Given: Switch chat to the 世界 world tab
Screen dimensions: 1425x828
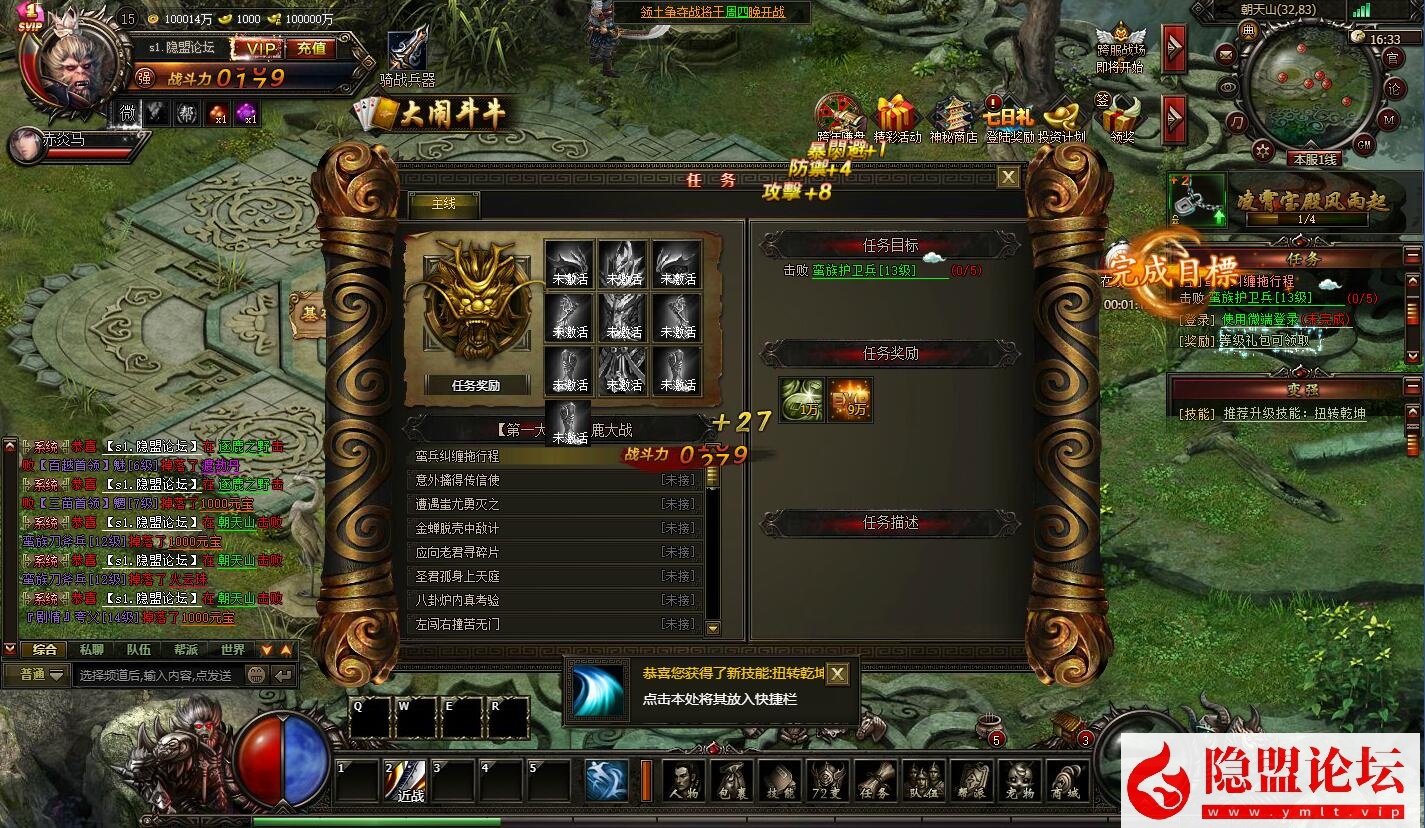Looking at the screenshot, I should (x=232, y=650).
